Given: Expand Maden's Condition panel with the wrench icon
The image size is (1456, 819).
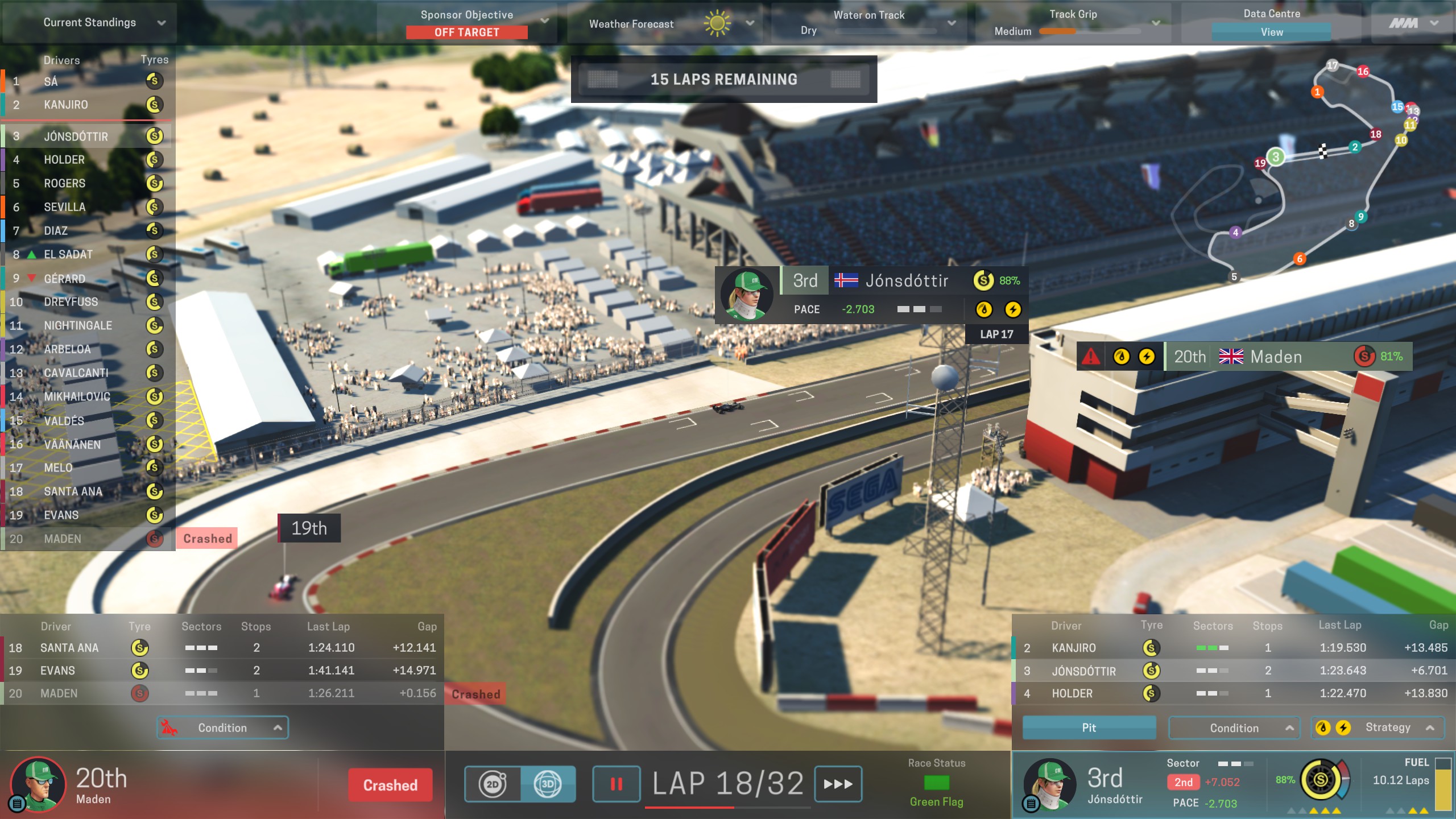Looking at the screenshot, I should tap(222, 728).
